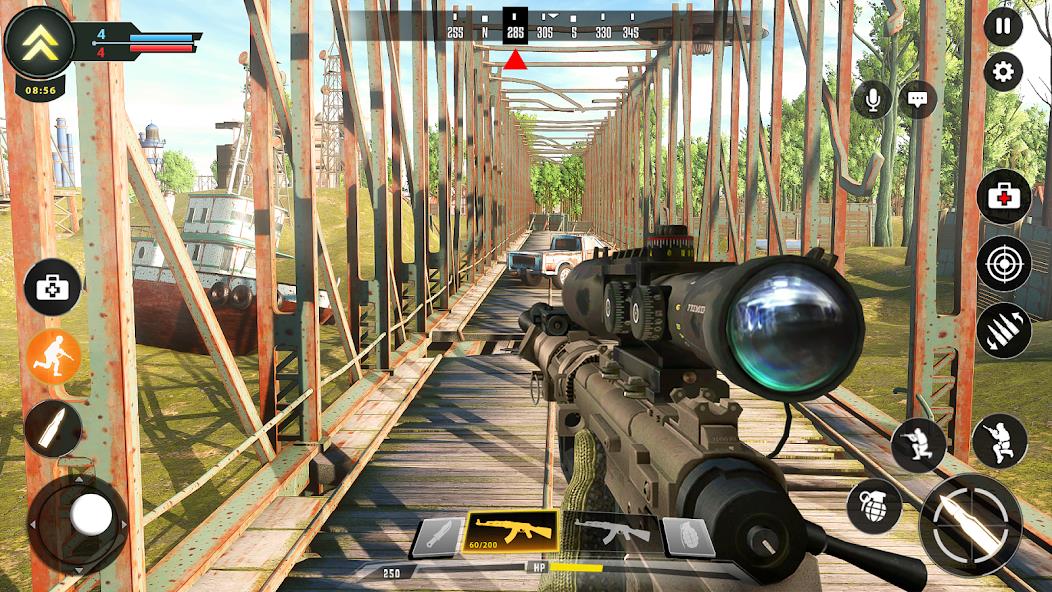Tap the three-bullets ammo button
1052x592 pixels.
(x=1004, y=331)
